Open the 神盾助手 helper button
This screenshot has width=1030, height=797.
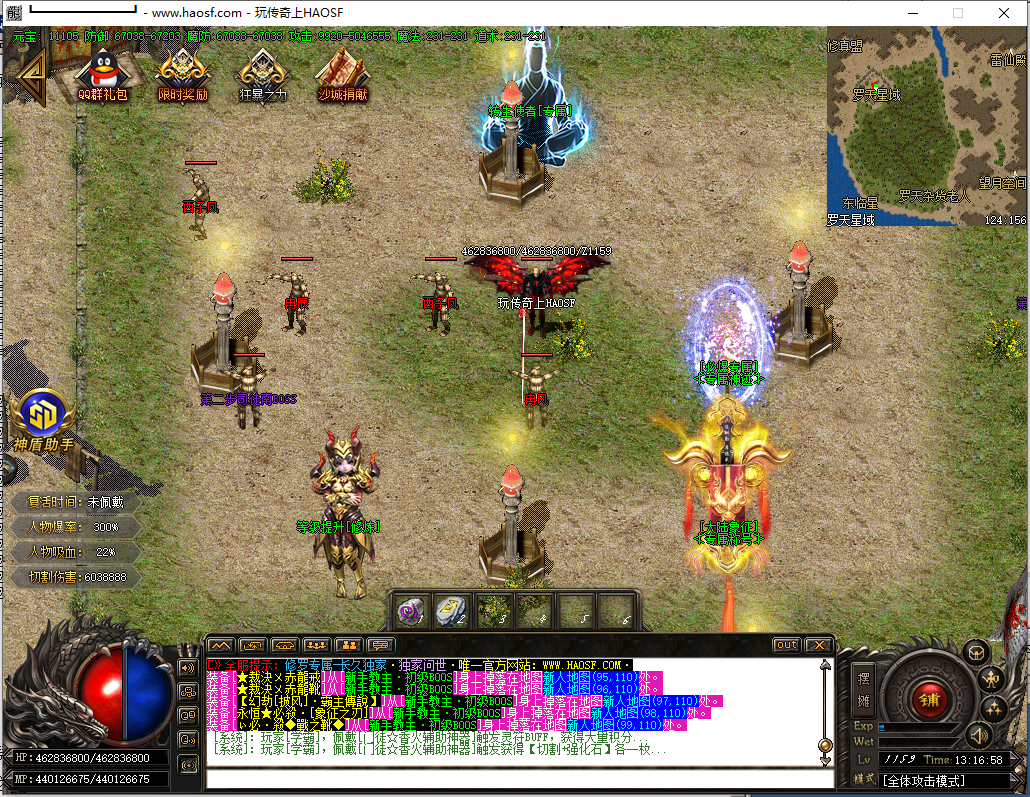[43, 420]
